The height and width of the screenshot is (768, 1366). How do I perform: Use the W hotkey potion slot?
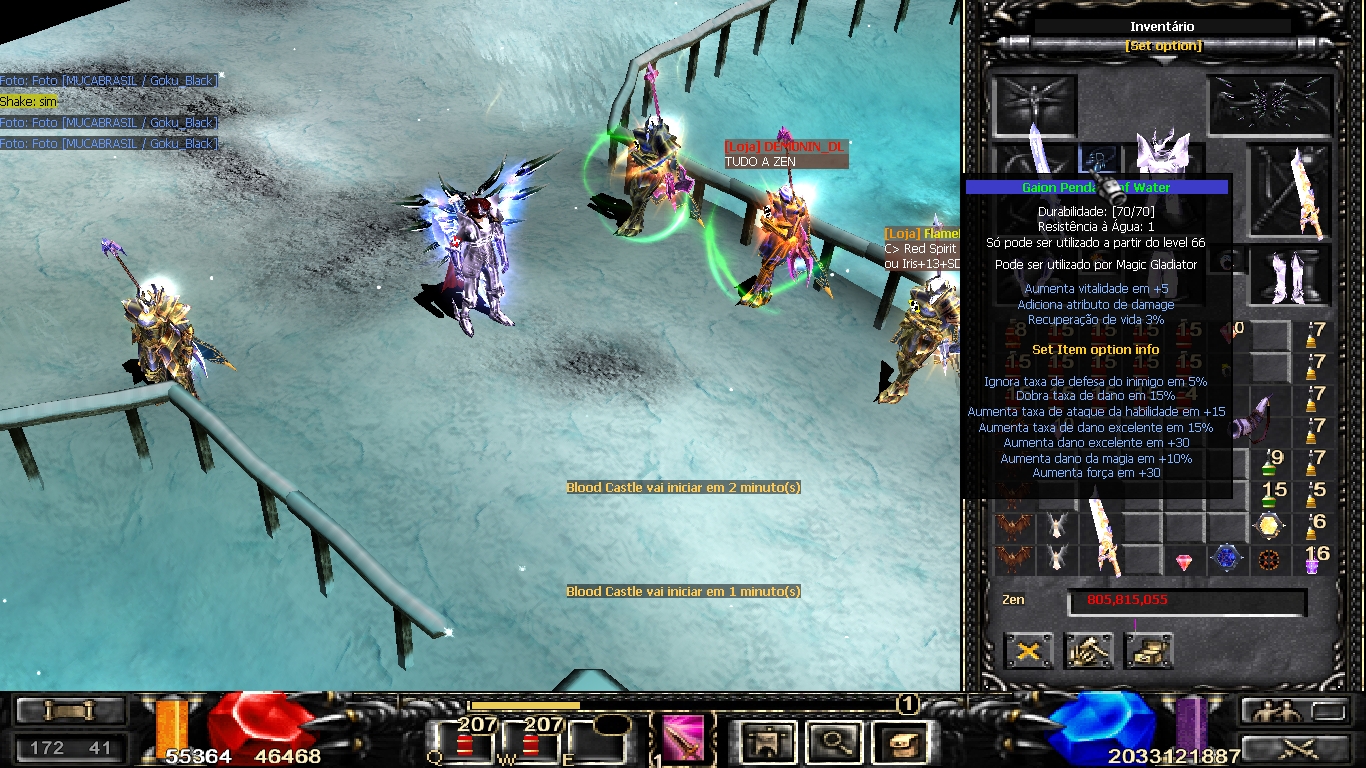coord(531,745)
